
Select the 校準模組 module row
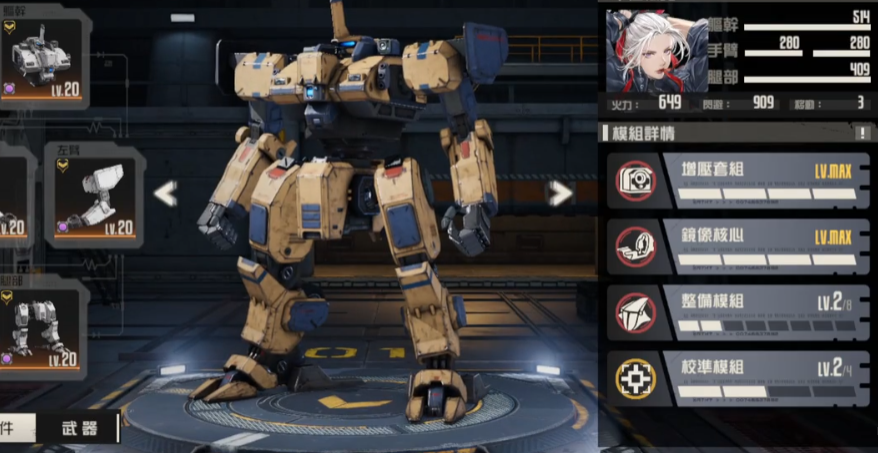click(738, 378)
